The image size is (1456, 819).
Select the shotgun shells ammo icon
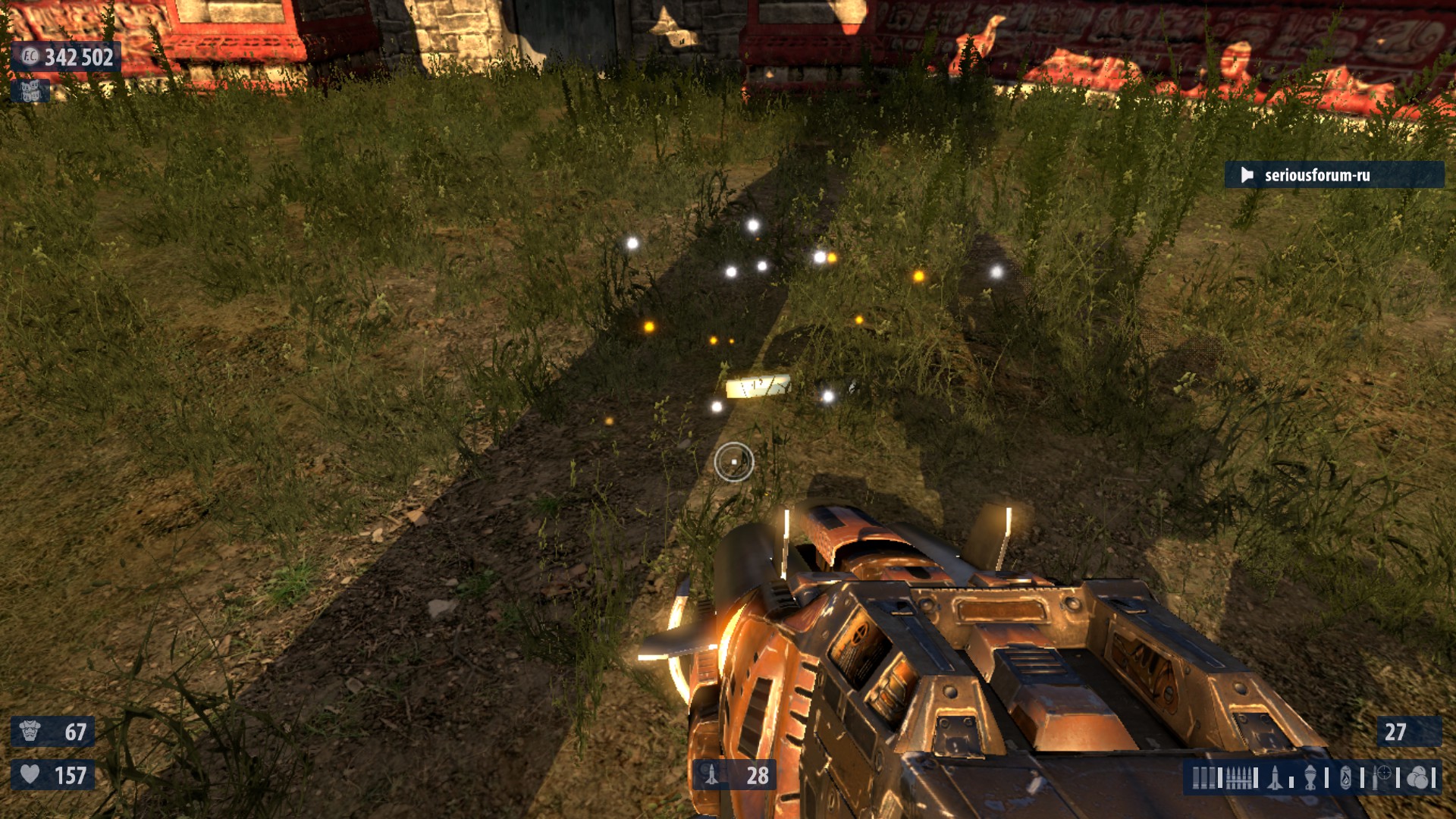tap(1203, 778)
